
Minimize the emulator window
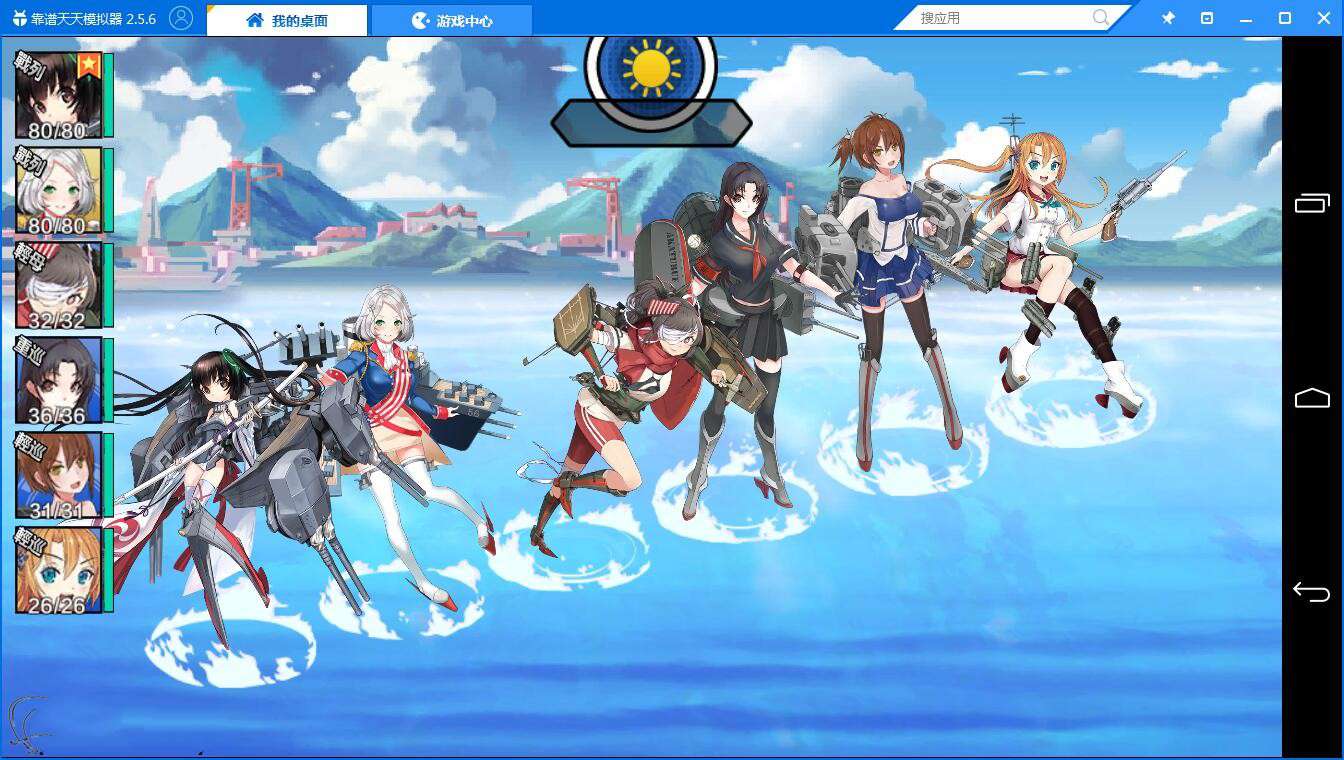pos(1246,18)
